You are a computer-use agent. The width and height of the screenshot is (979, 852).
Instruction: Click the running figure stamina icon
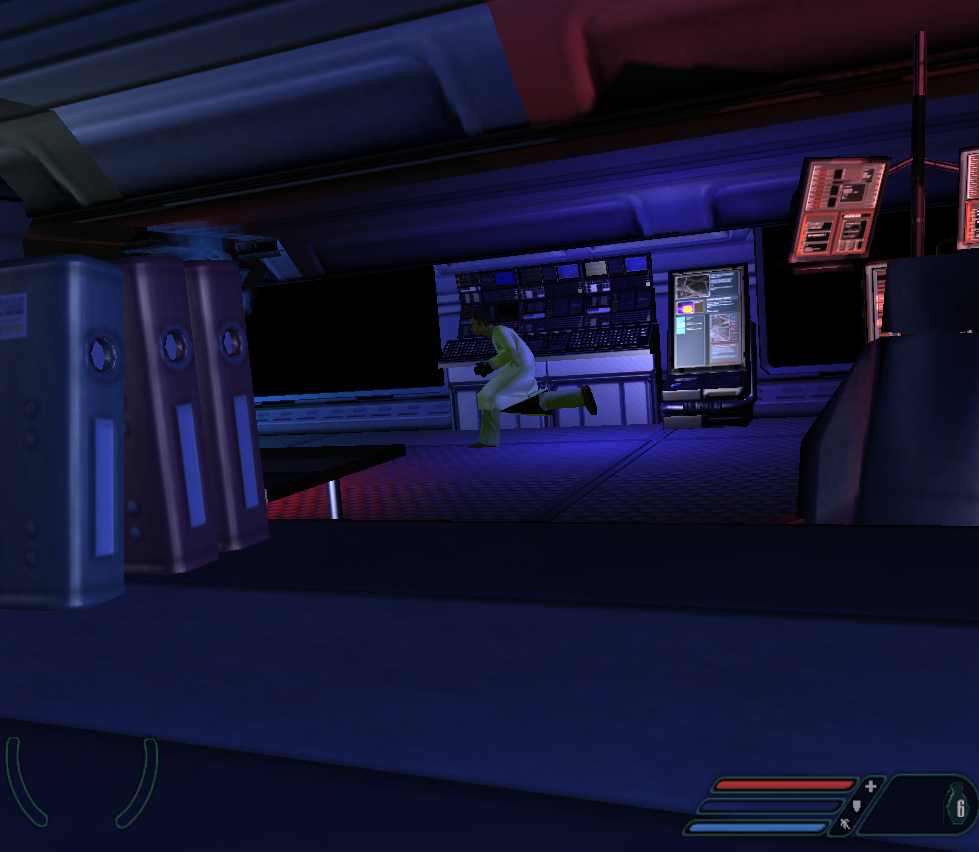click(844, 824)
